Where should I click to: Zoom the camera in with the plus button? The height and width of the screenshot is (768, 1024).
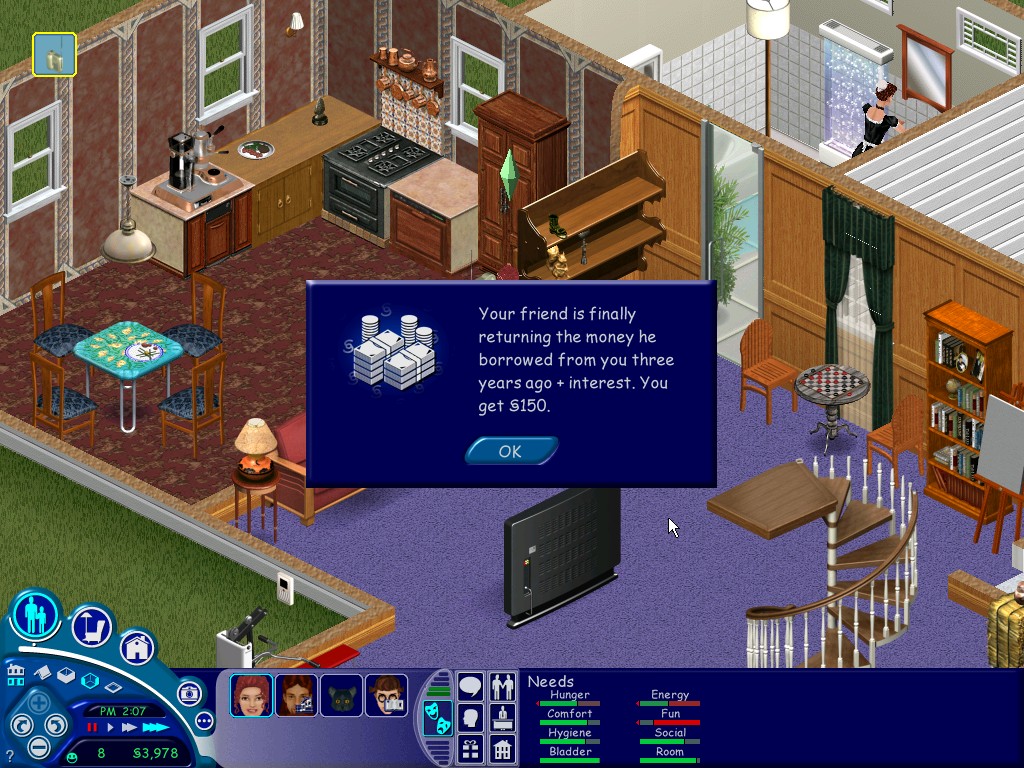coord(38,703)
